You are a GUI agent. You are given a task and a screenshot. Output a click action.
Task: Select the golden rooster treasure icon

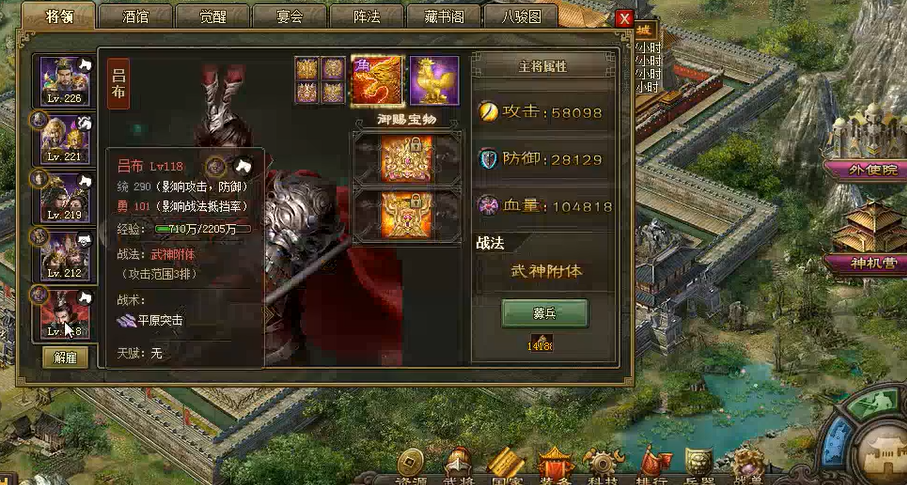[434, 81]
